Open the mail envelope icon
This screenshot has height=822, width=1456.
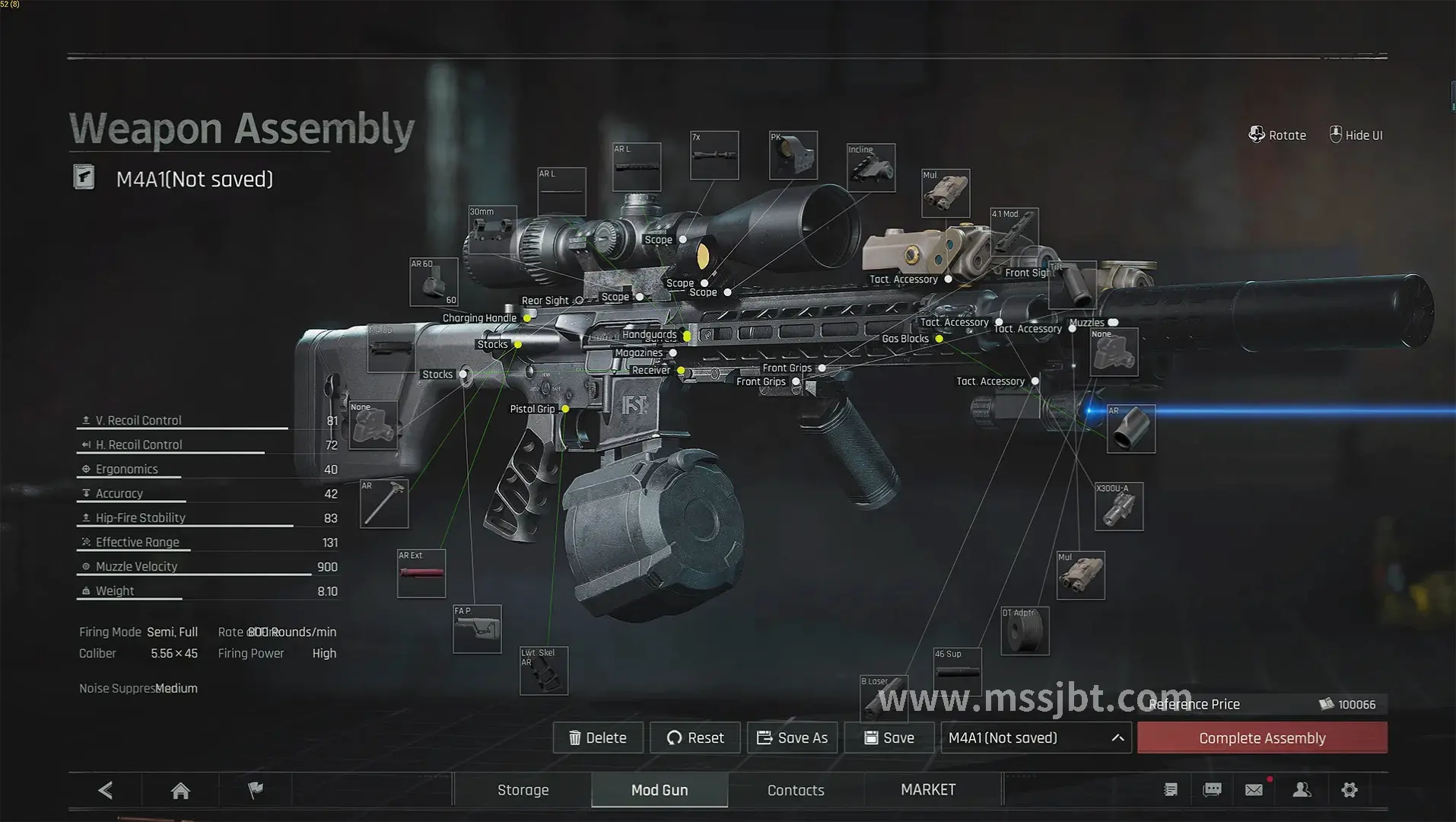point(1254,790)
